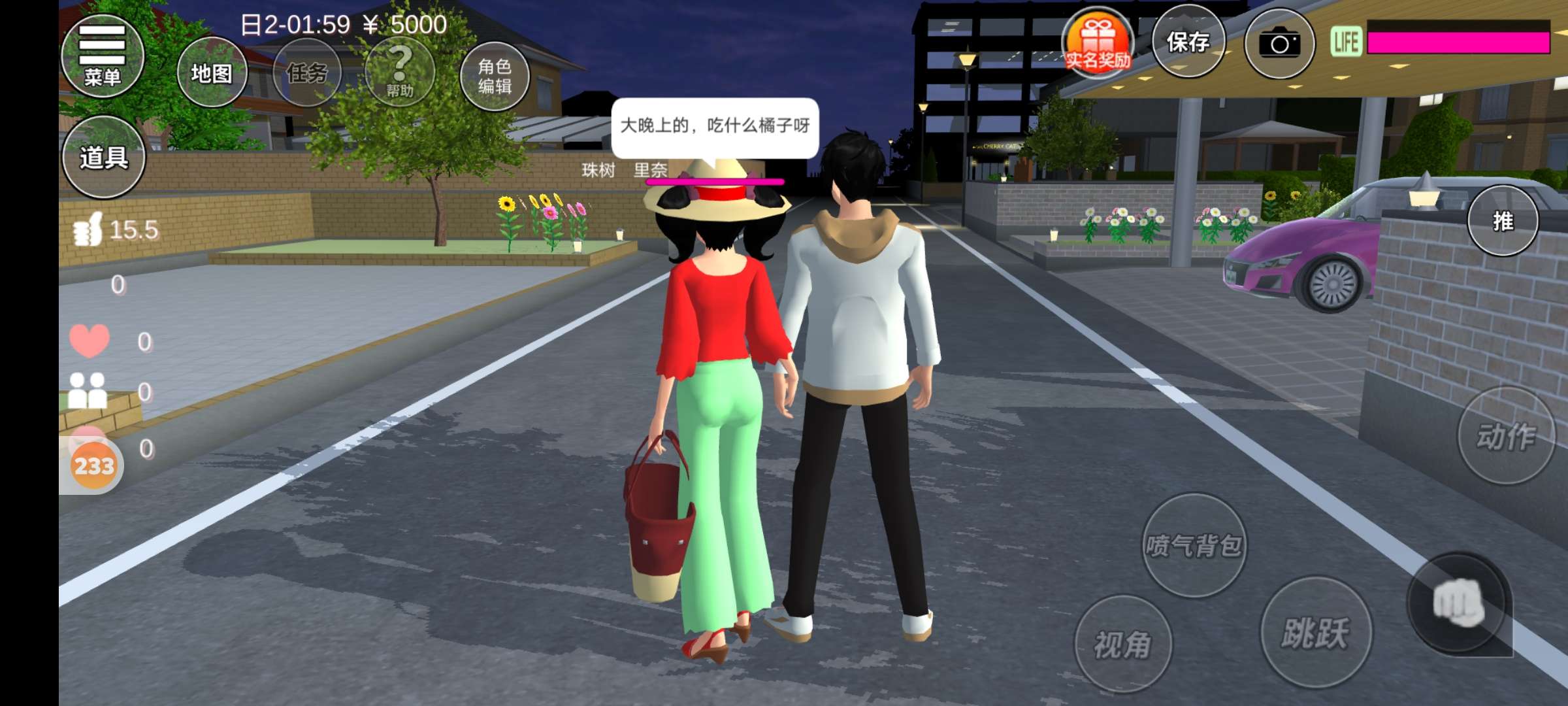The height and width of the screenshot is (706, 1568).
Task: Tap the 推 push button
Action: coord(1503,221)
